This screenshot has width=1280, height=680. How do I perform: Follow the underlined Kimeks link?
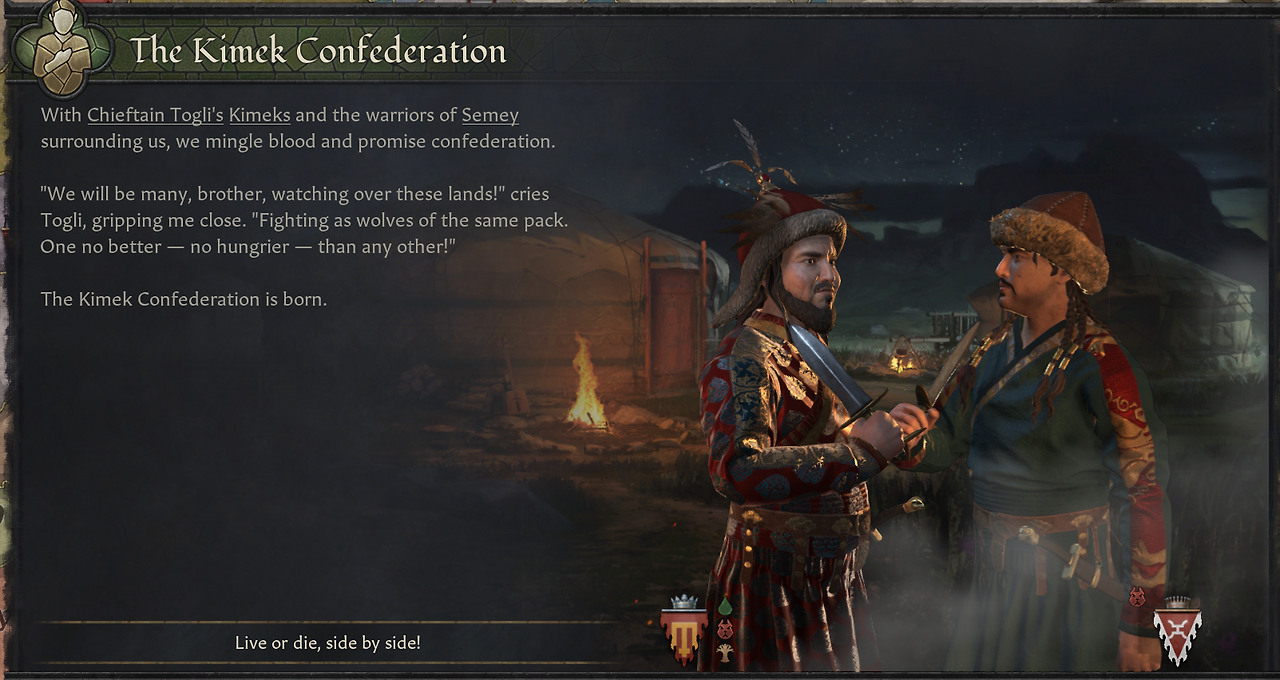click(x=259, y=115)
